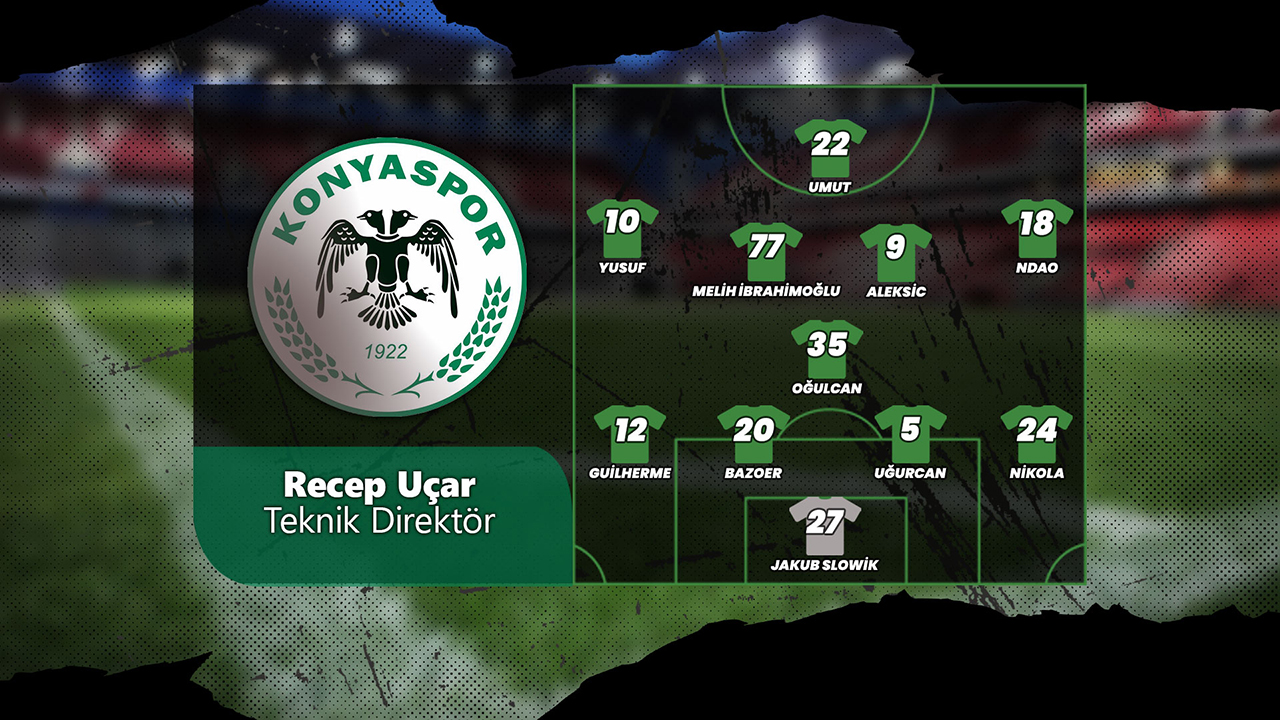The width and height of the screenshot is (1280, 720).
Task: Choose Yusuf's number 10 shirt
Action: pos(622,227)
